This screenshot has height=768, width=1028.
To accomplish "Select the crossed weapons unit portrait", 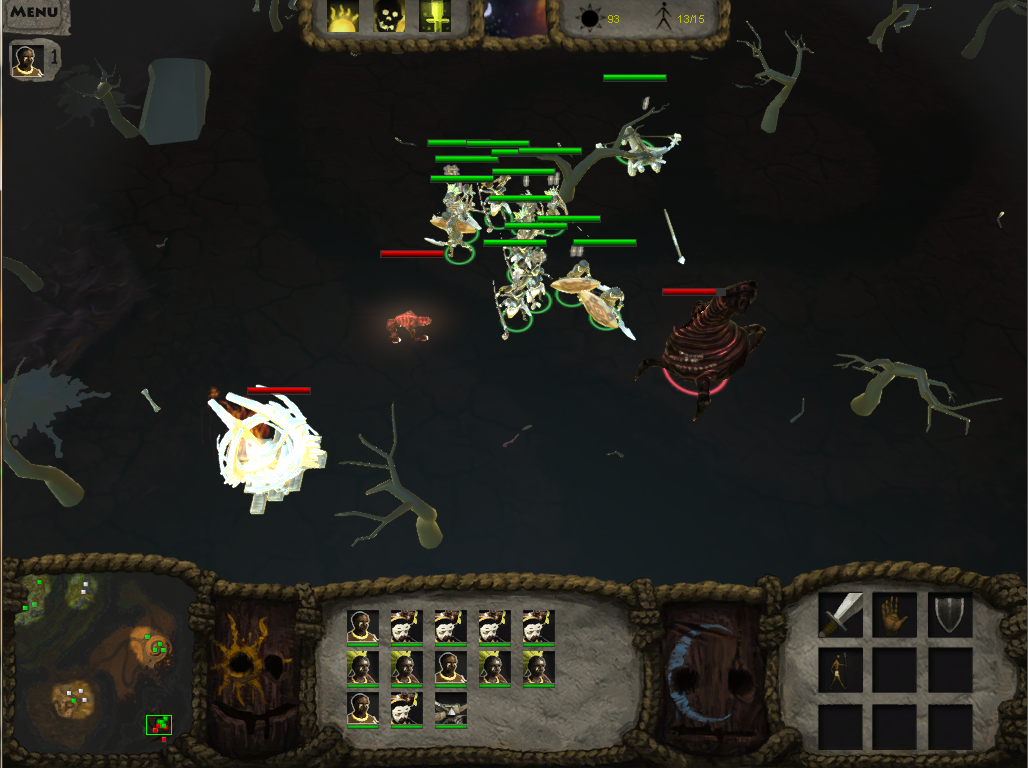I will tap(450, 708).
